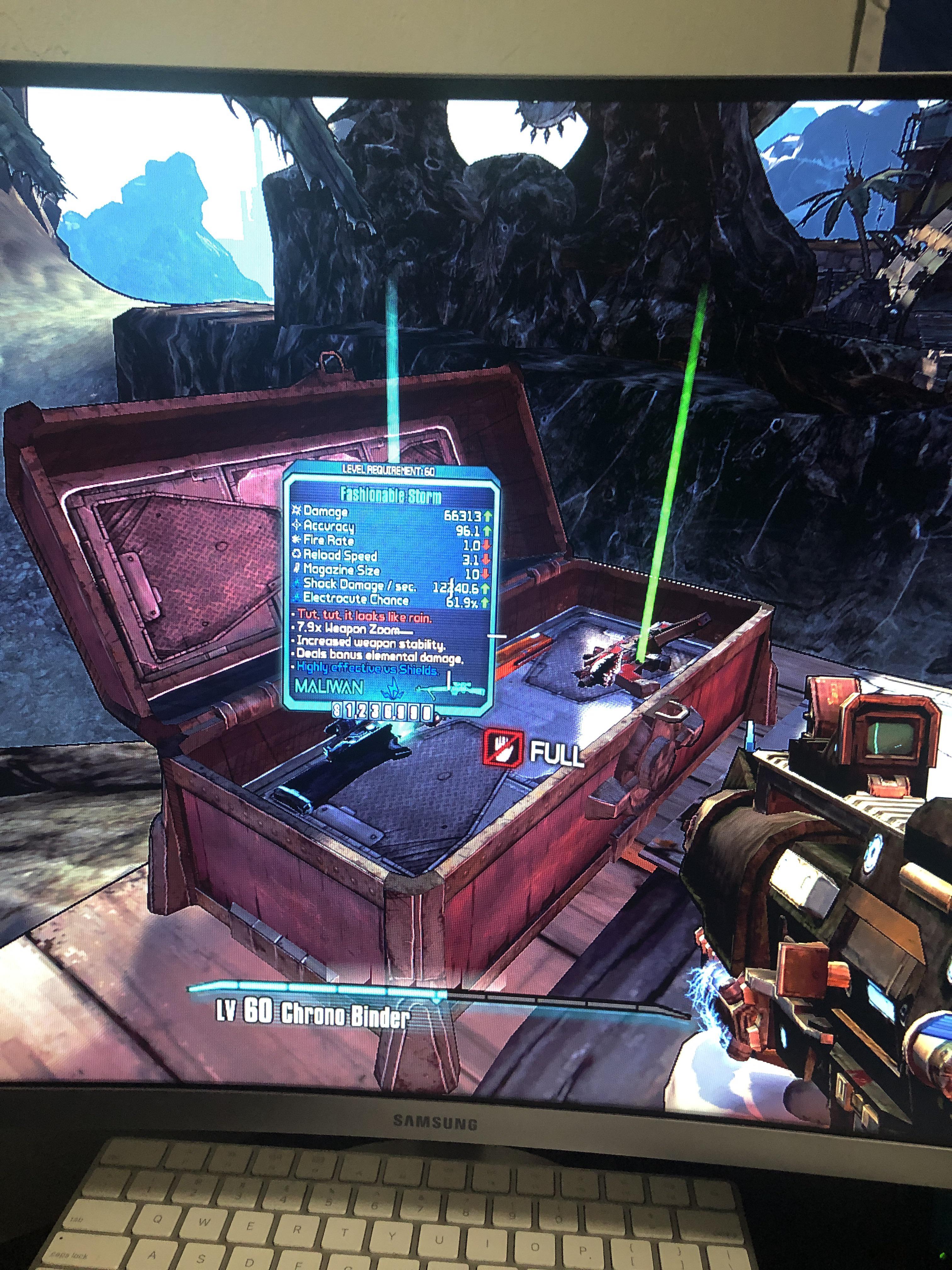Toggle the green arrow beside Electrocute Chance
Viewport: 952px width, 1270px height.
pyautogui.click(x=485, y=601)
